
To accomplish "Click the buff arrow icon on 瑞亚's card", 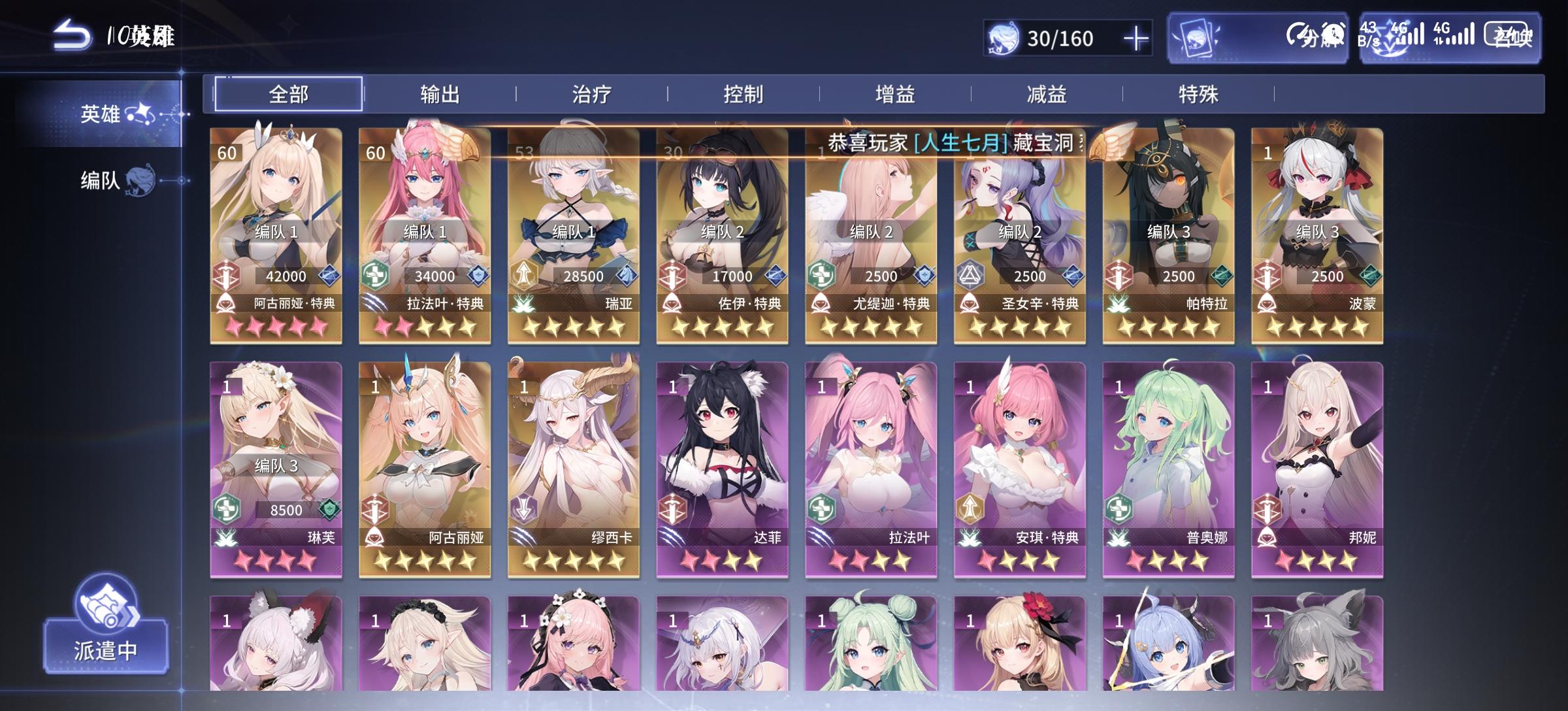I will pyautogui.click(x=524, y=275).
